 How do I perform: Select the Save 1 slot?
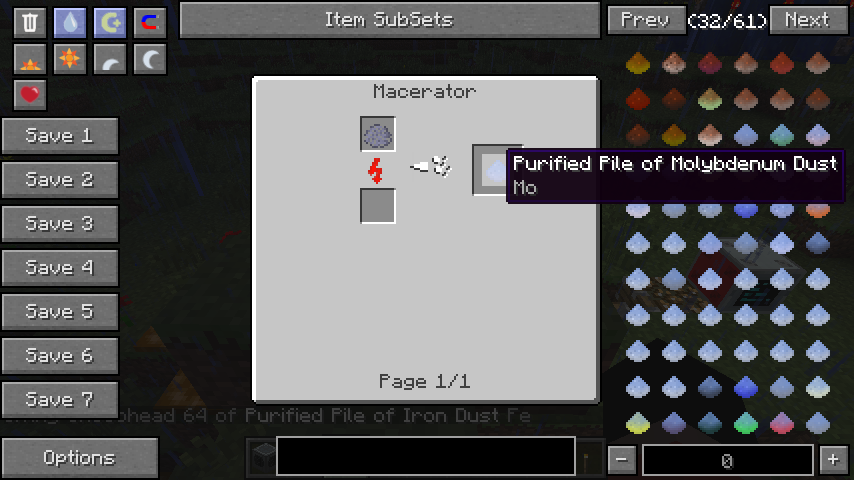click(x=60, y=136)
